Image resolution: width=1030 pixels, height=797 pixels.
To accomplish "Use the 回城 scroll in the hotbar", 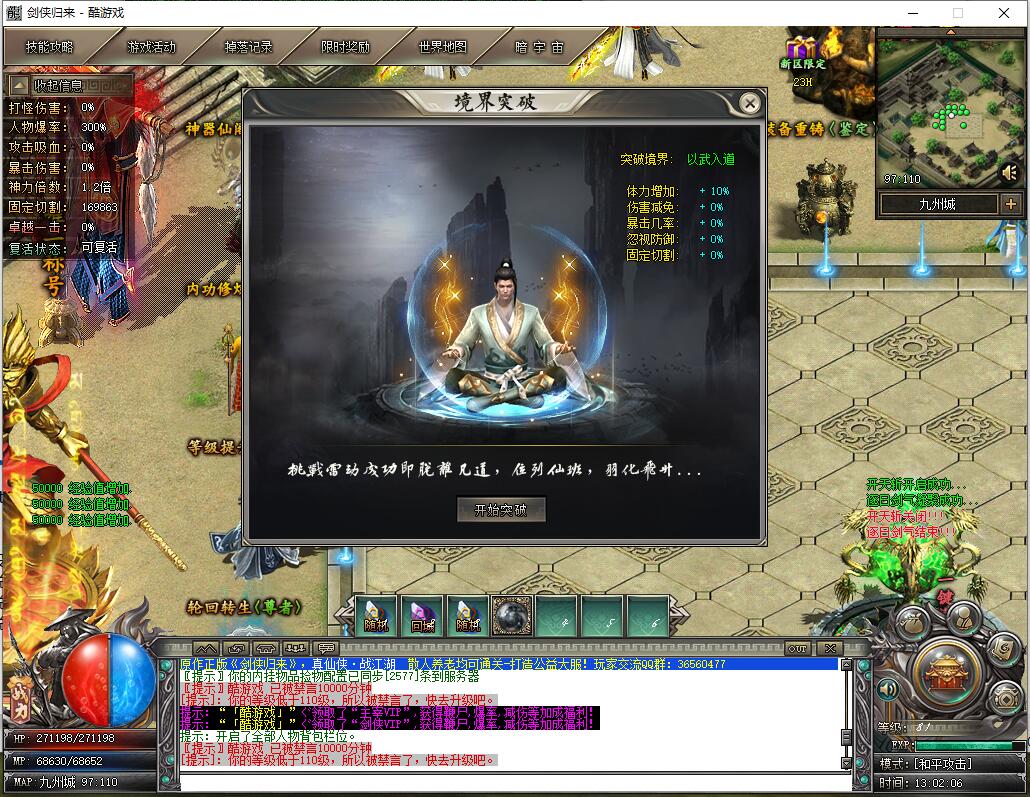I will [422, 615].
